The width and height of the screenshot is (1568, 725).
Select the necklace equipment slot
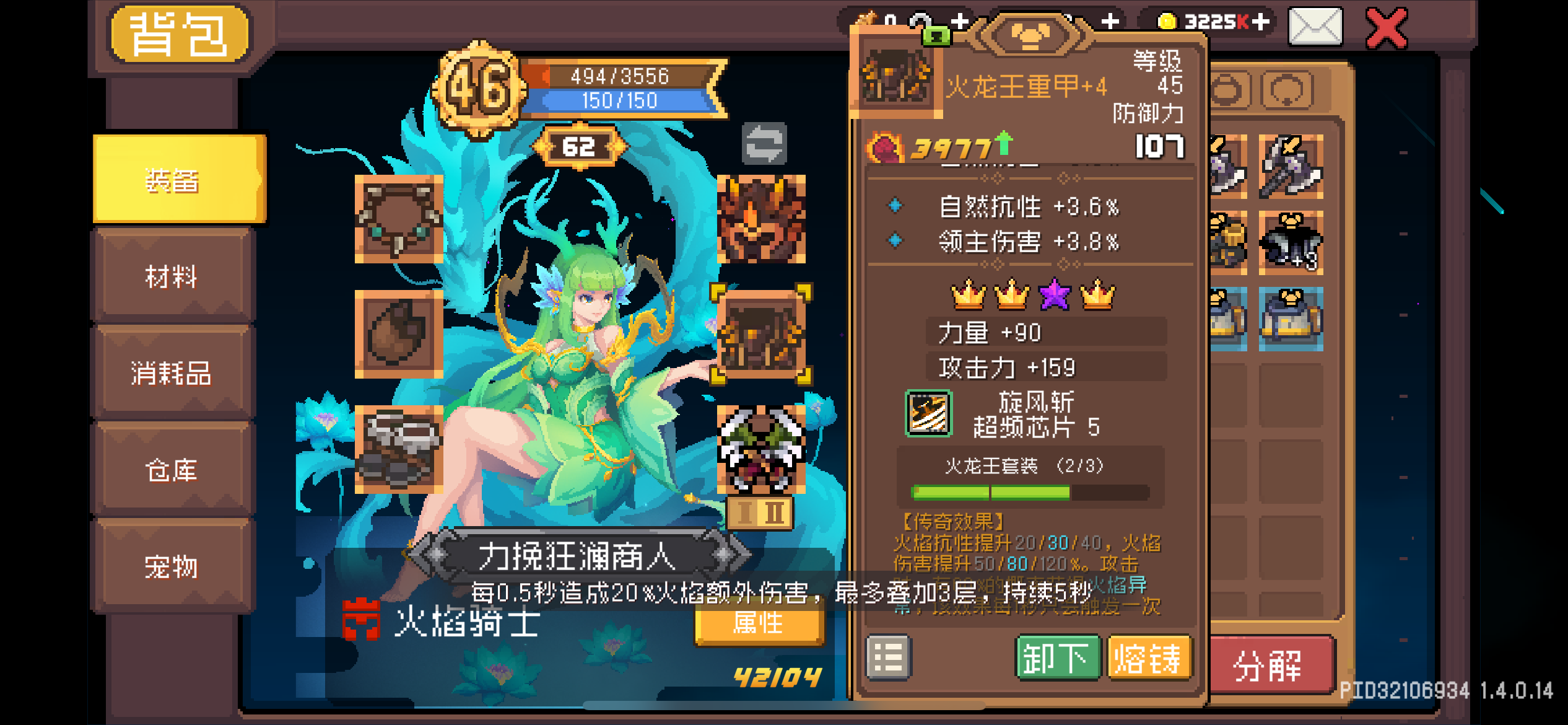[398, 220]
